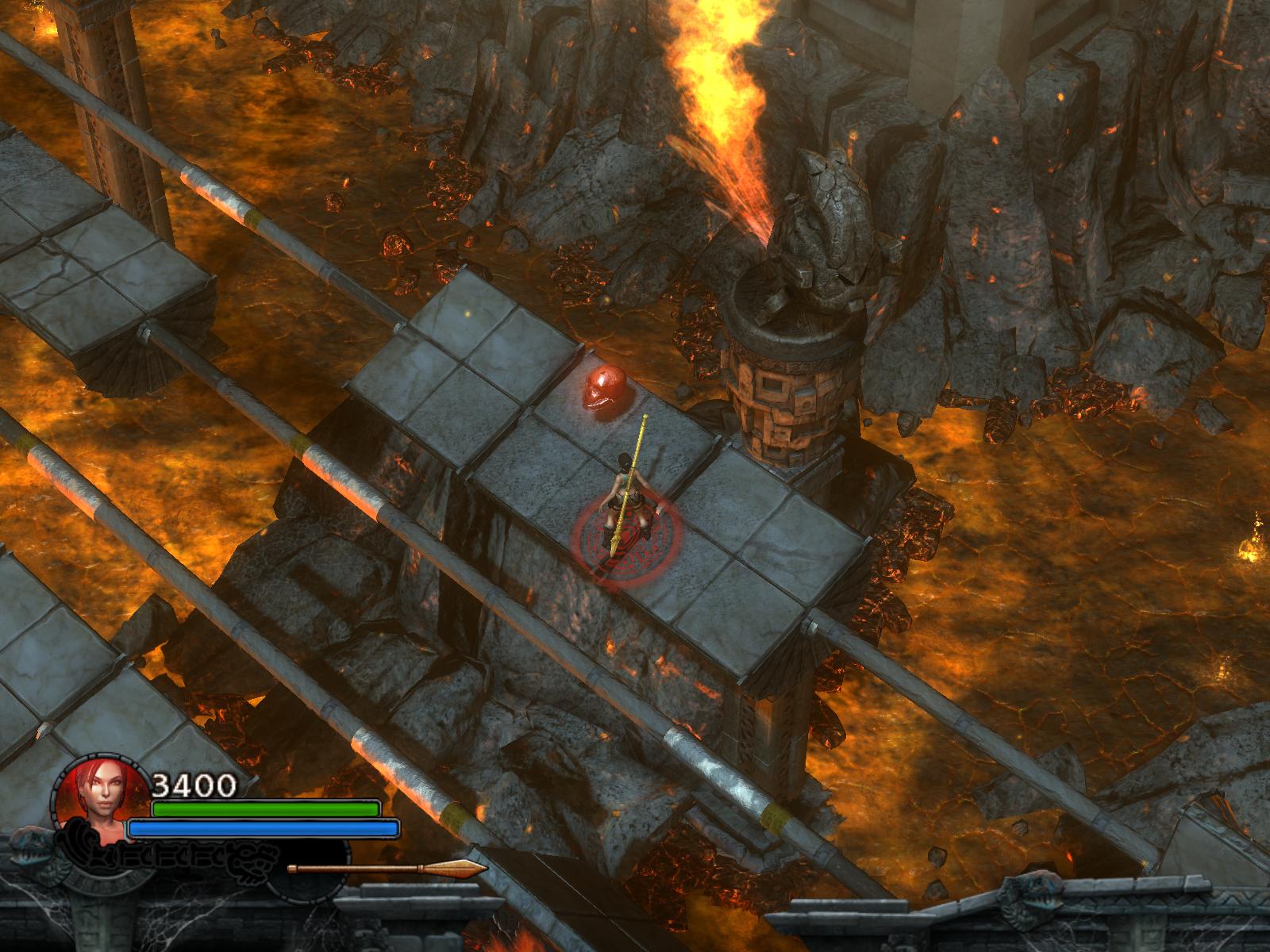Click Lara's character portrait

[101, 804]
